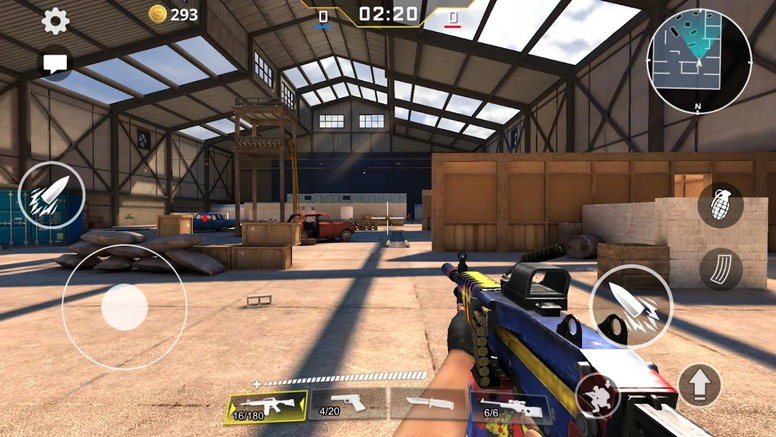Image resolution: width=776 pixels, height=437 pixels.
Task: Switch to the pistol slot showing 4/20
Action: pos(347,404)
